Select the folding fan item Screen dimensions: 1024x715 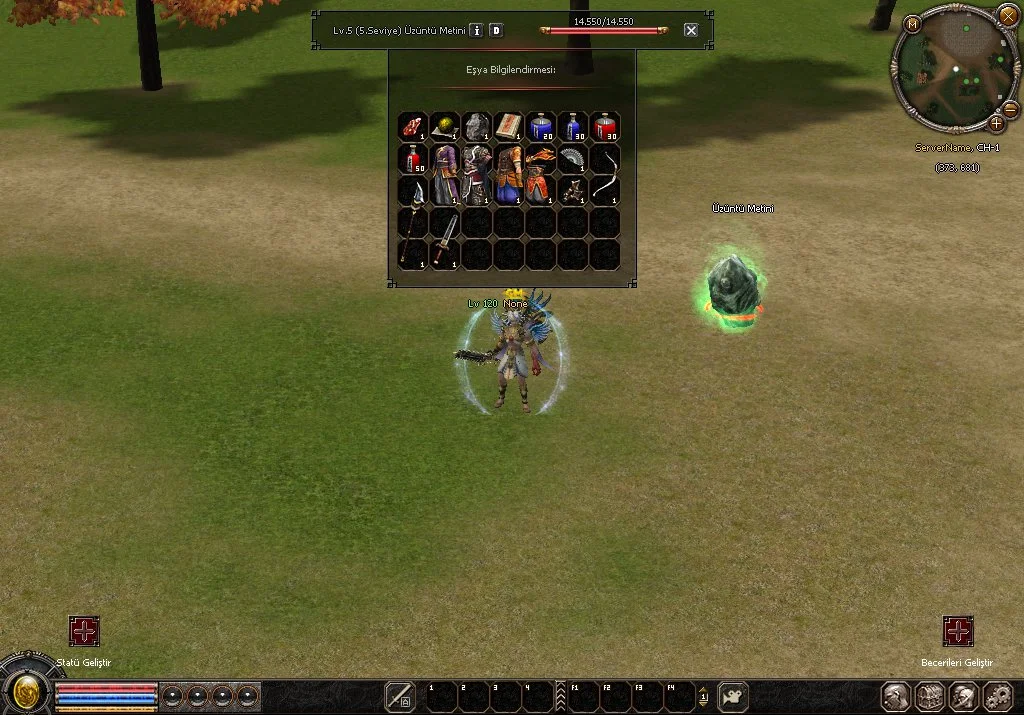(573, 158)
